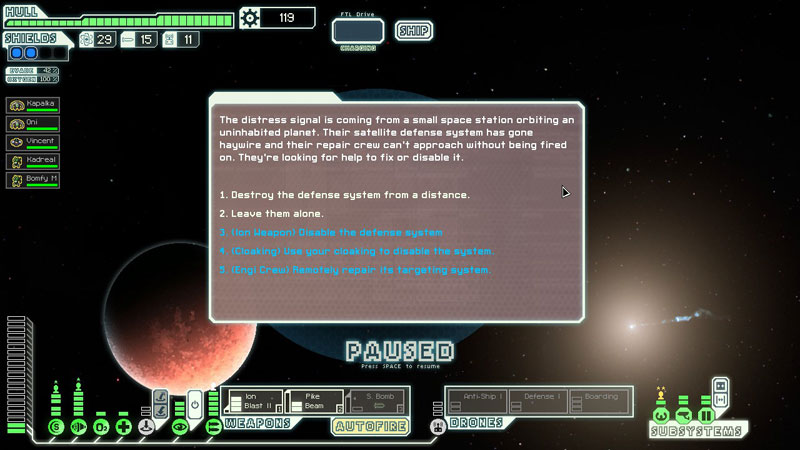Select crew member Kapalka
Image resolution: width=800 pixels, height=450 pixels.
[32, 105]
